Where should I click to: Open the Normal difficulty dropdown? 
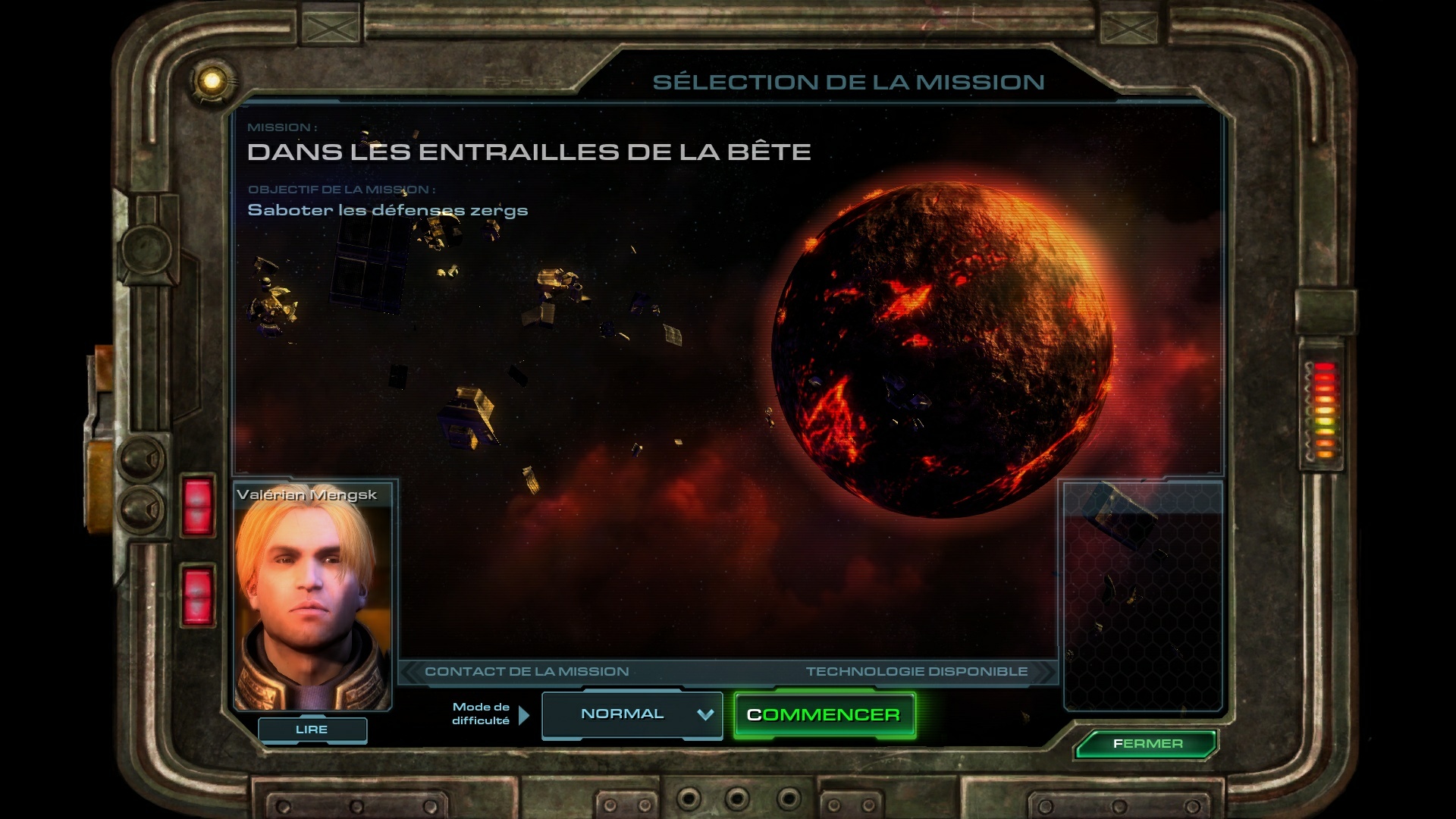click(632, 714)
